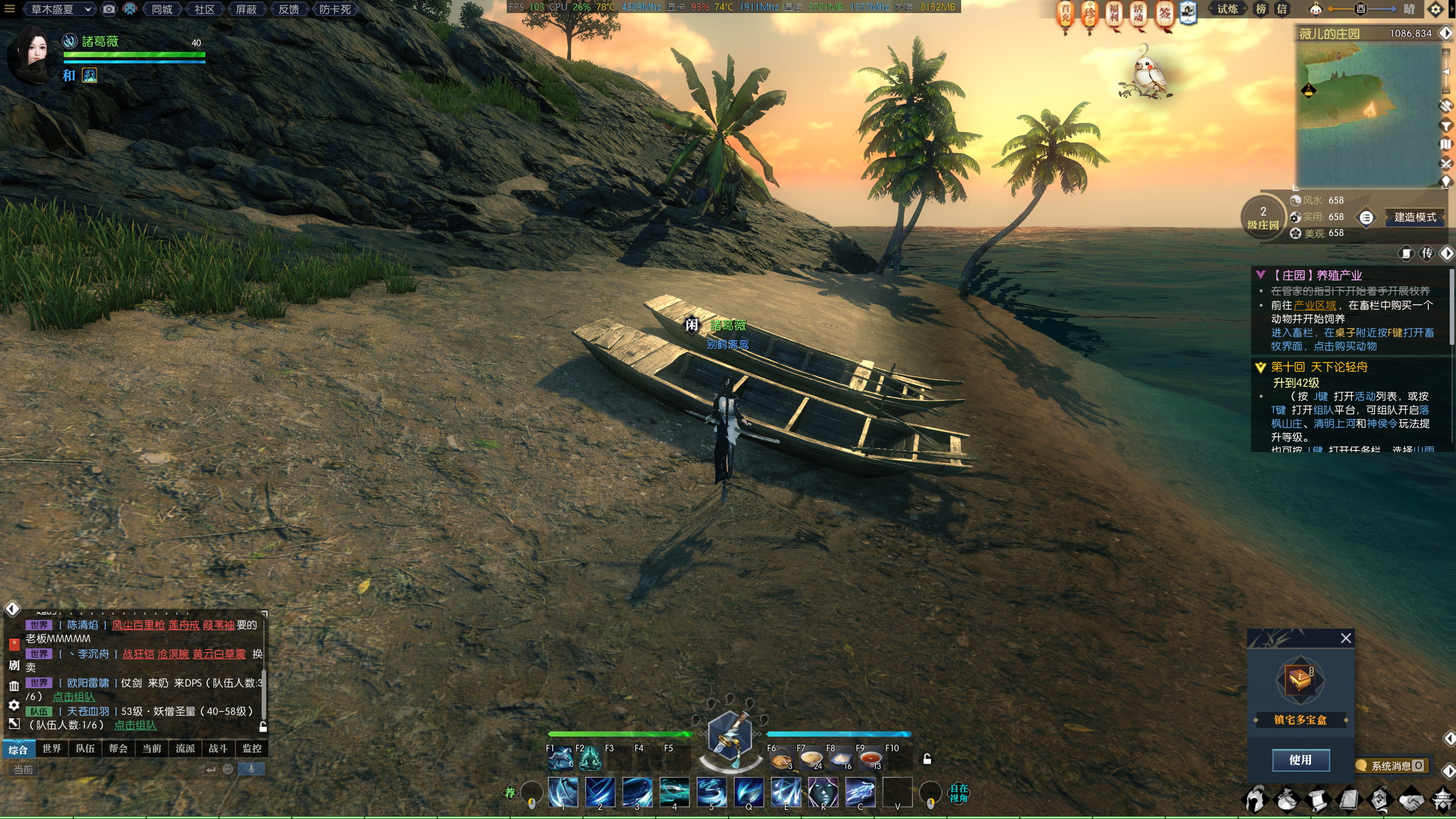This screenshot has height=819, width=1456.
Task: Click the 点击组队 link from 天苍血羽
Action: pos(135,725)
